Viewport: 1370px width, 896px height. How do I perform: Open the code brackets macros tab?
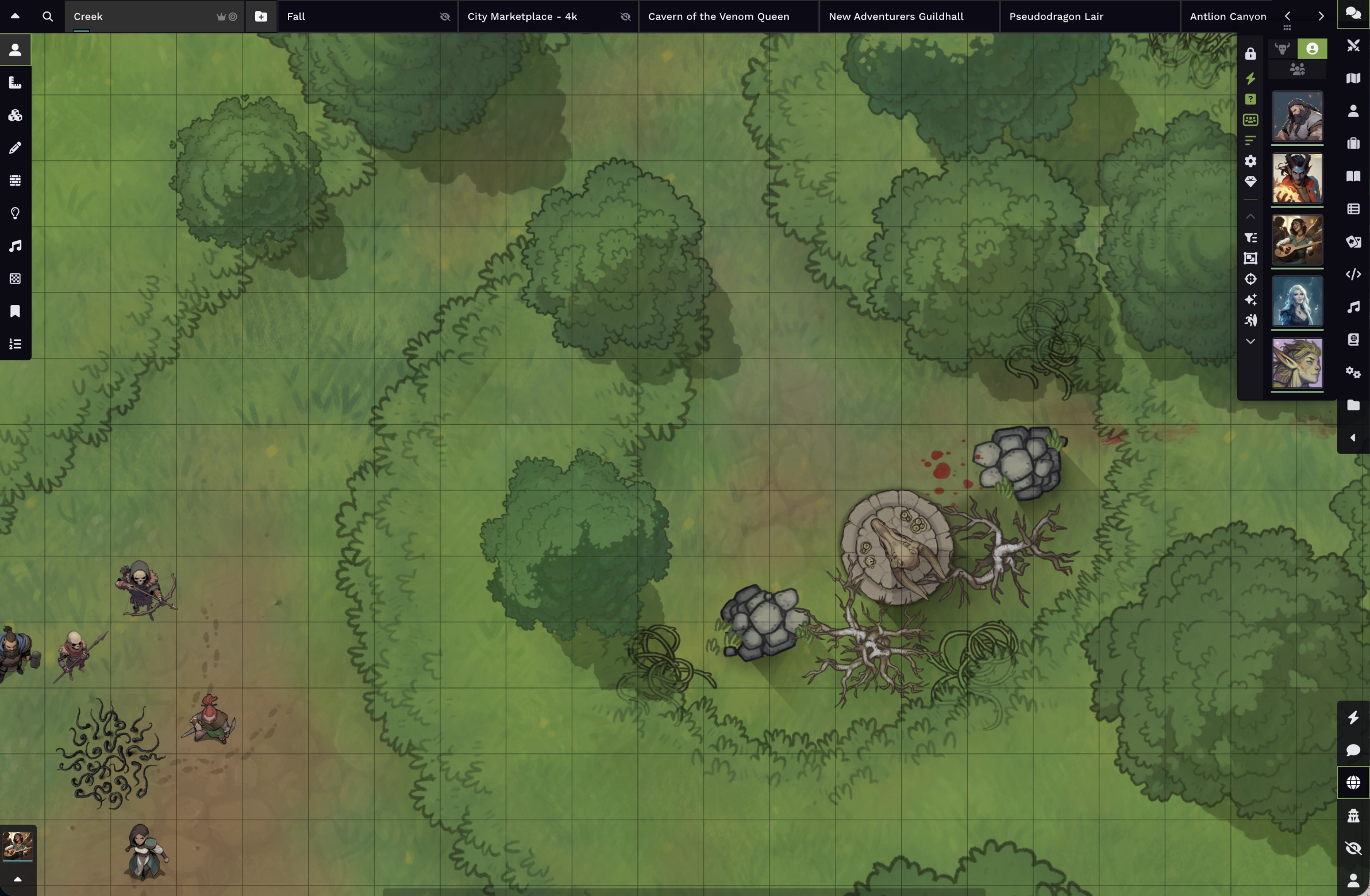pos(1353,275)
